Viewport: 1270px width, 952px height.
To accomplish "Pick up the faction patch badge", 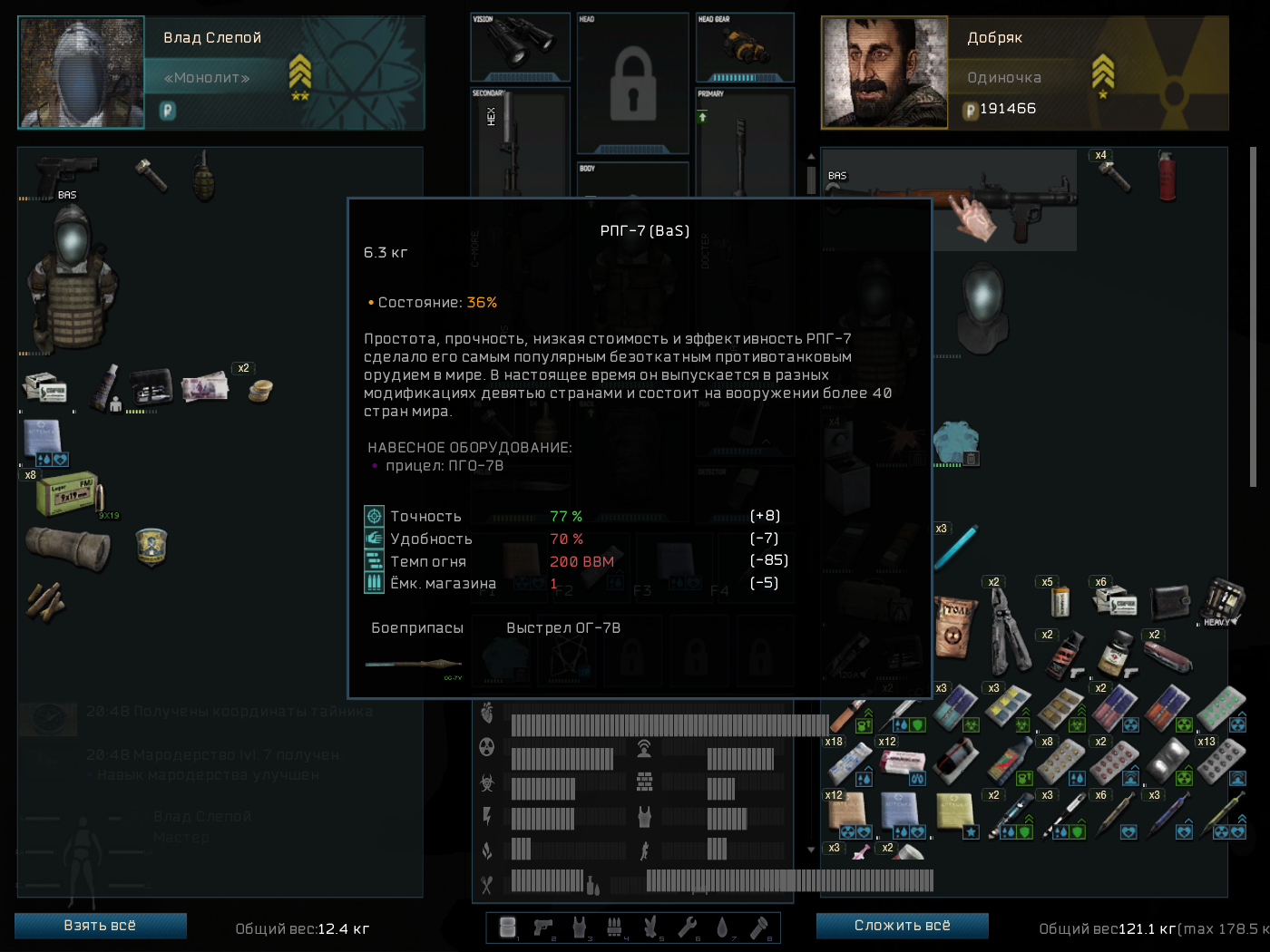I will (x=151, y=546).
